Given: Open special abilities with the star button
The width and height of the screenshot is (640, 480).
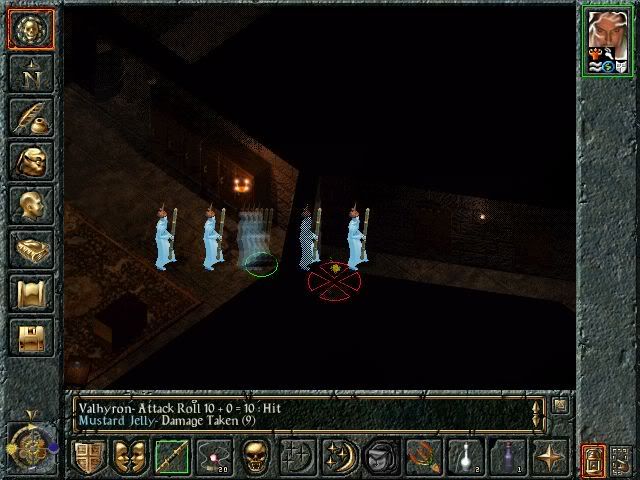Looking at the screenshot, I should click(x=548, y=457).
